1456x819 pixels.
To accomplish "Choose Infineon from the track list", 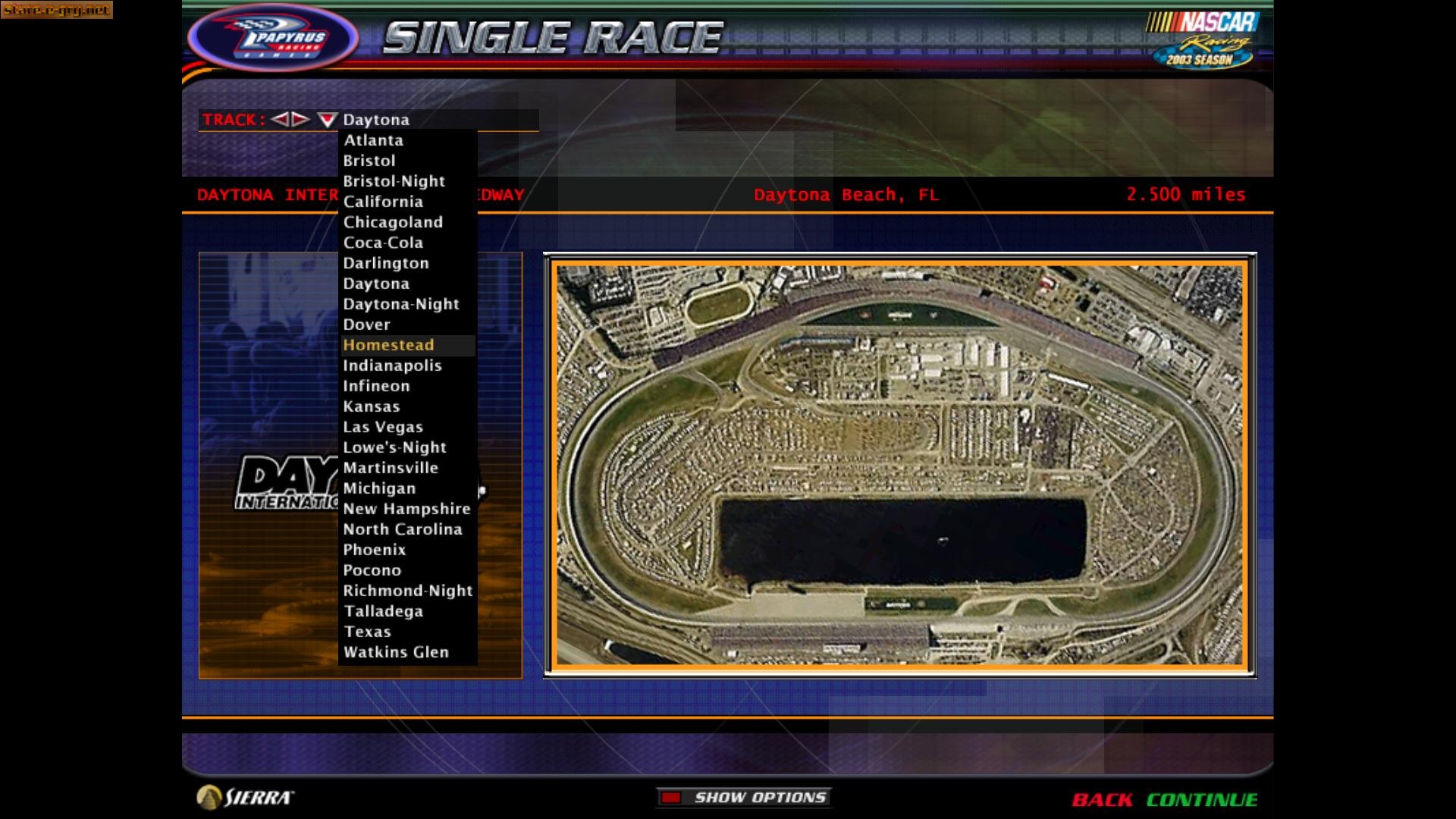I will coord(377,386).
